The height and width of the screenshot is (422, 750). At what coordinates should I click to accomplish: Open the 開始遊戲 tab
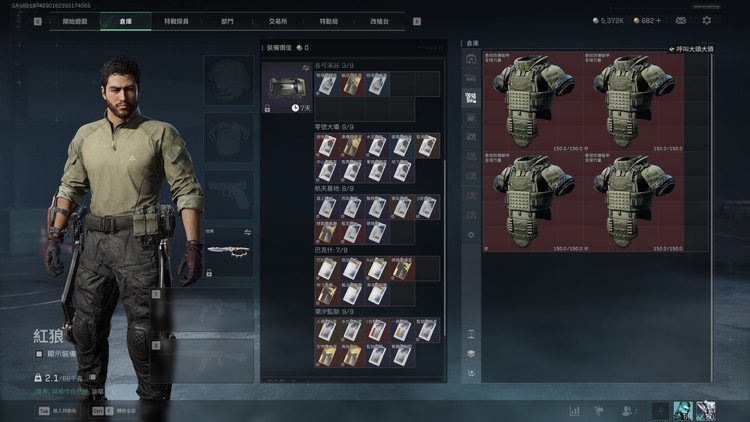coord(75,21)
